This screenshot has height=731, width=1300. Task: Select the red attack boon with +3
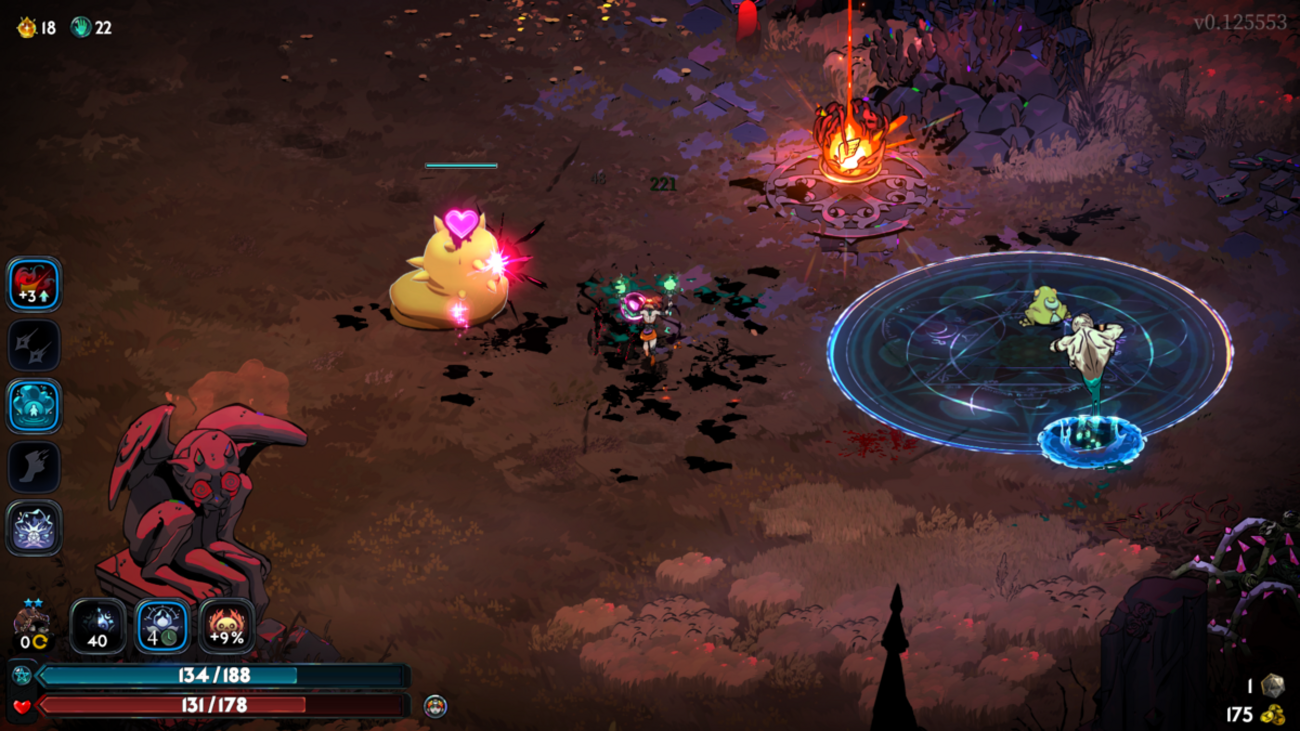point(35,285)
